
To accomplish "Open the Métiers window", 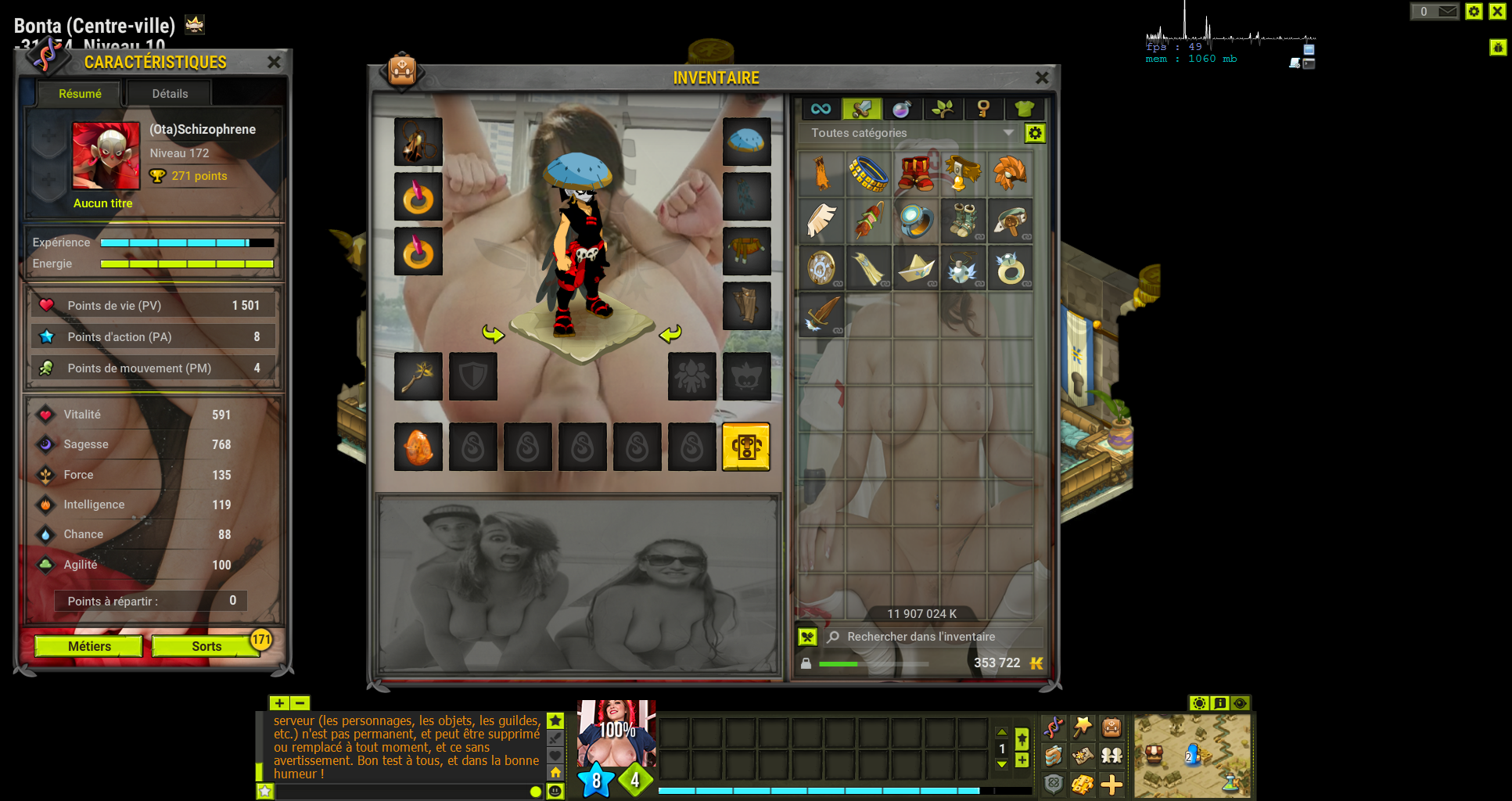I will [89, 646].
